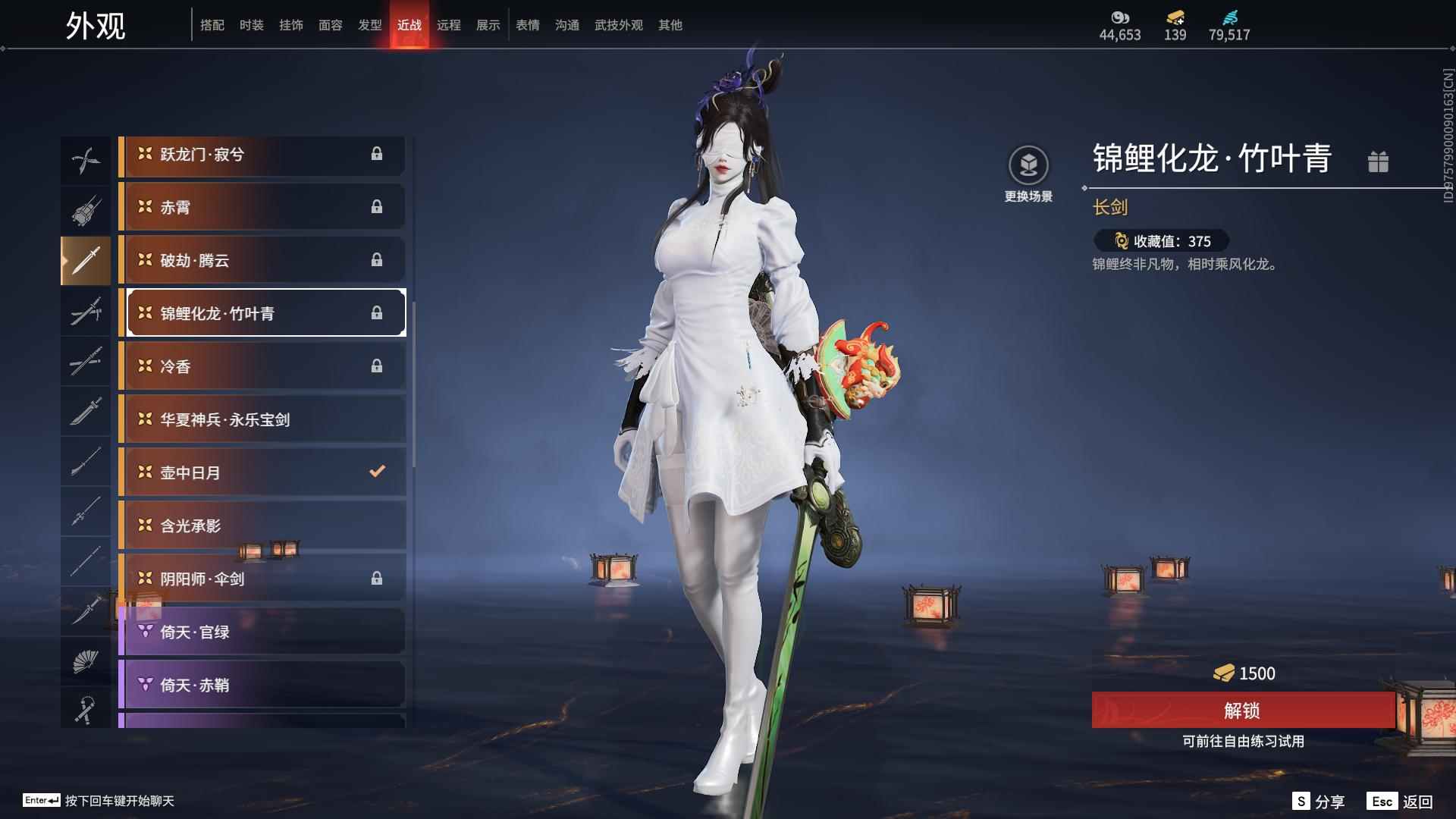Screen dimensions: 1456x819
Task: Choose the 表情 tab
Action: pos(527,25)
